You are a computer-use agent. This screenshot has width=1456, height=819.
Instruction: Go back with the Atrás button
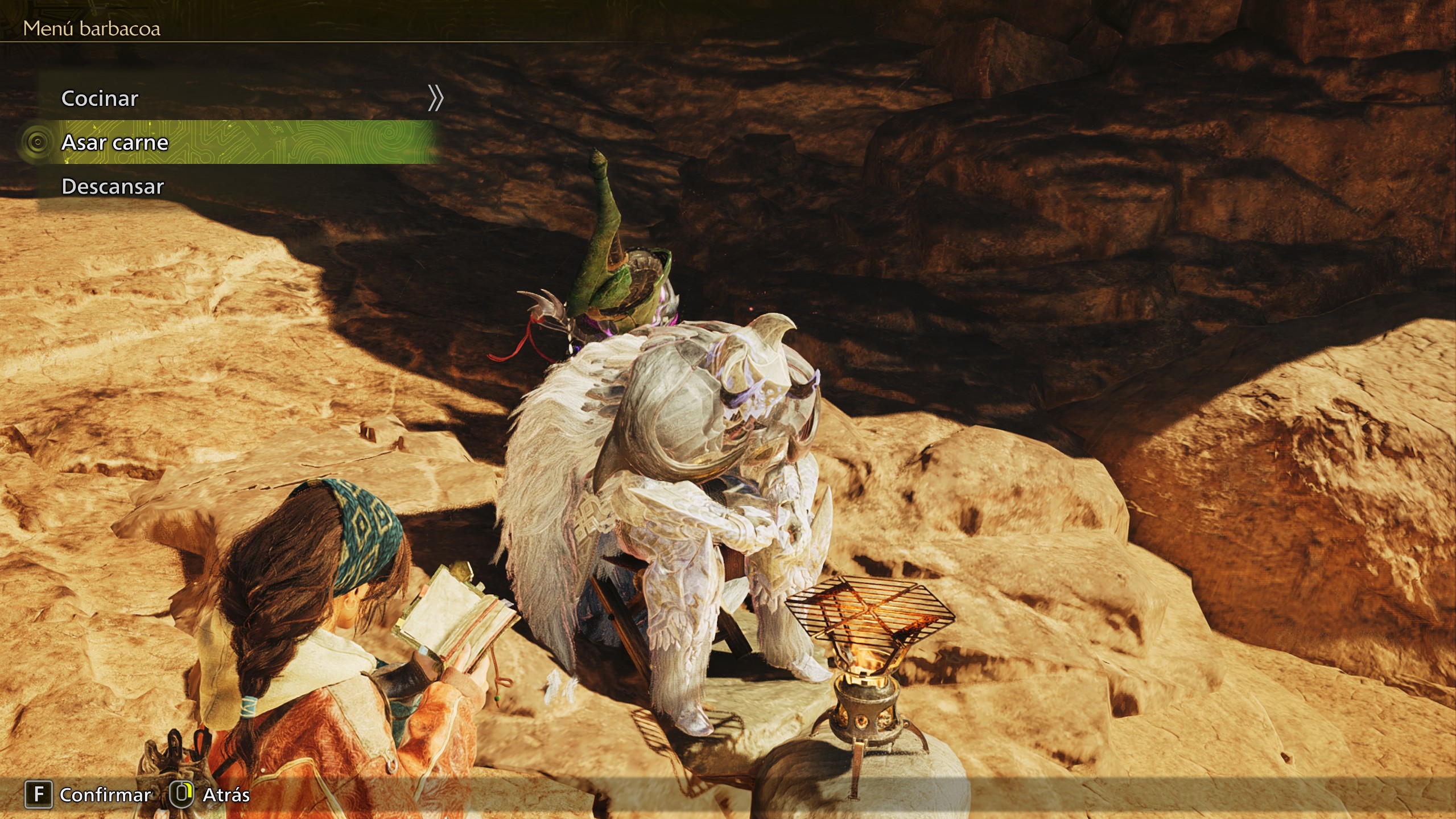(211, 795)
